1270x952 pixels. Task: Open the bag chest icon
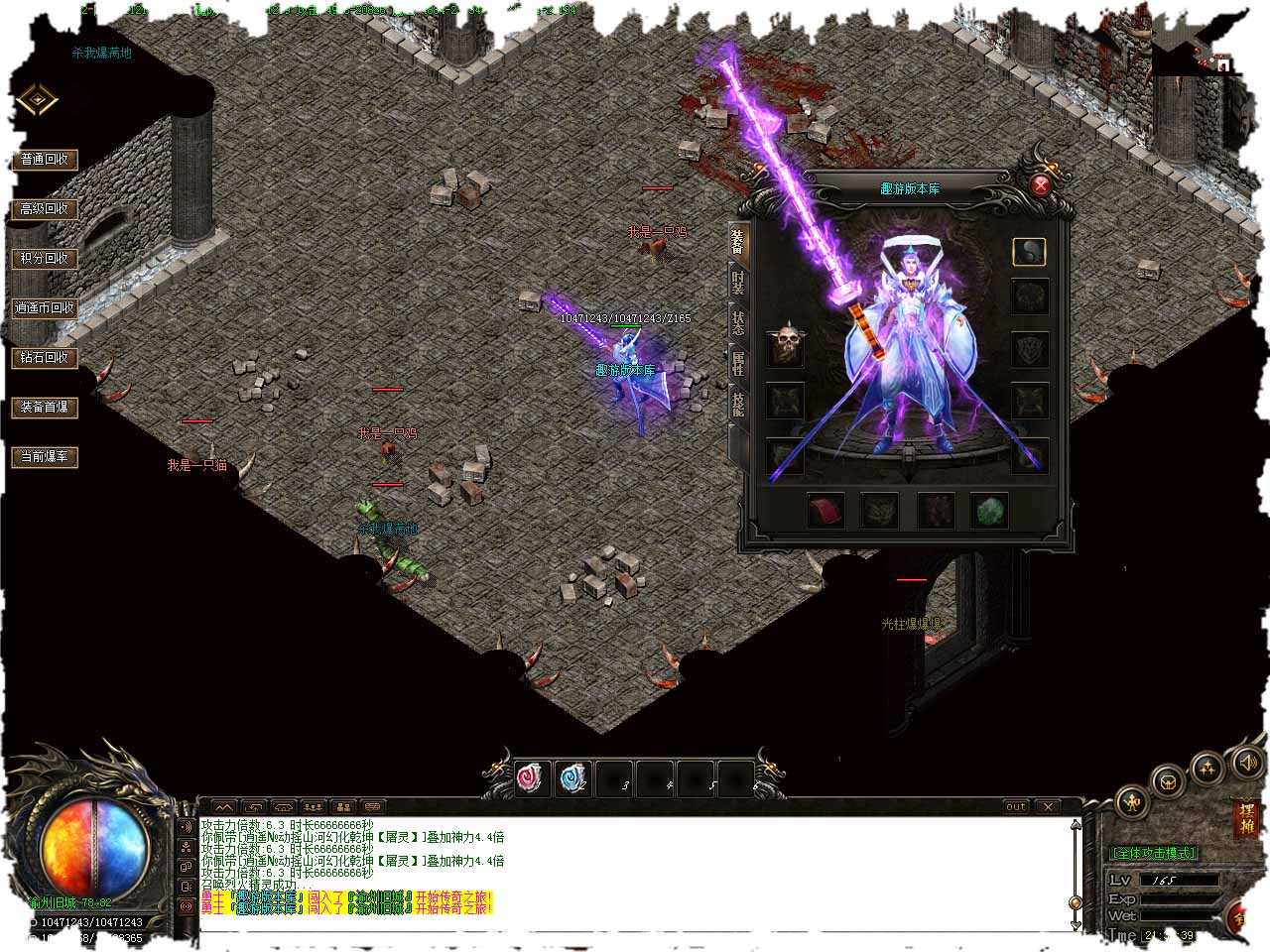1170,781
